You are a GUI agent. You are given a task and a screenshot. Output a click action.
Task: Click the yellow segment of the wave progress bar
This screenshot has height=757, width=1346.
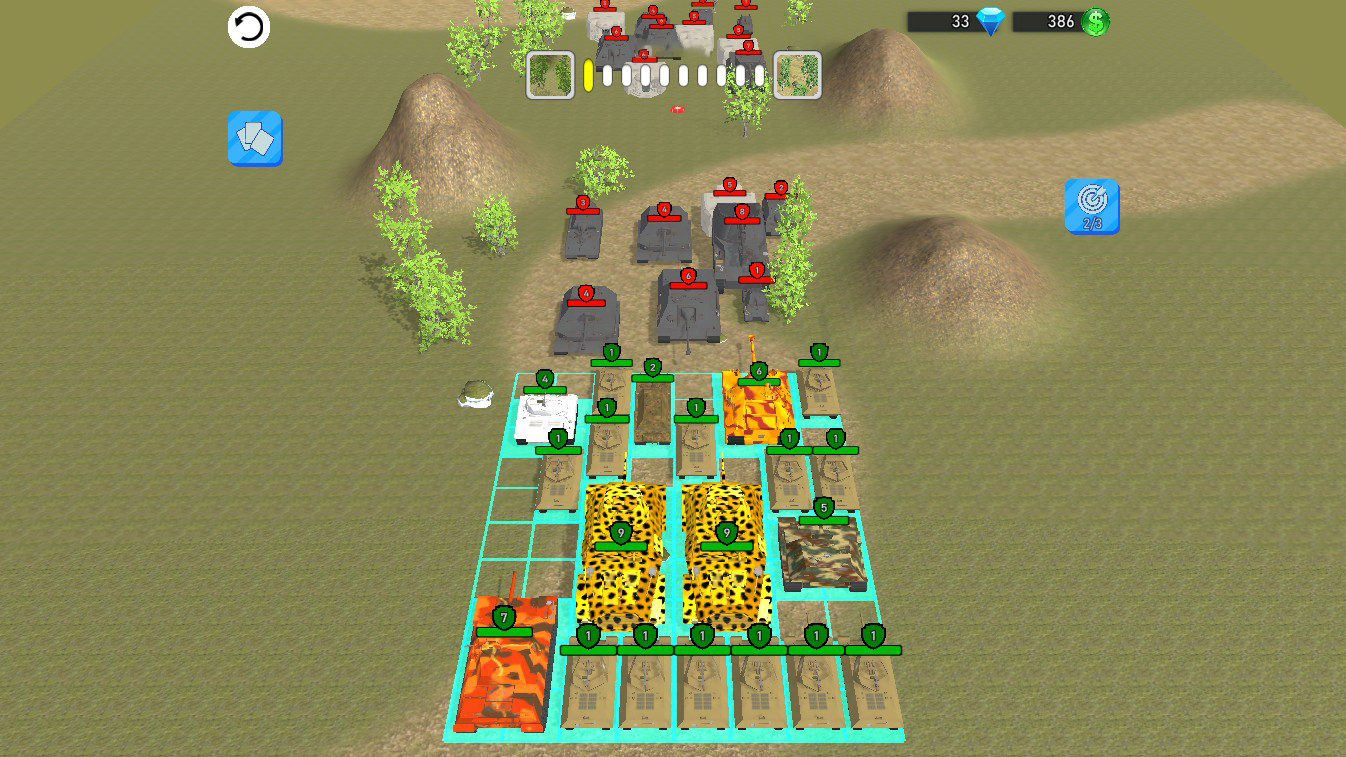[x=589, y=72]
